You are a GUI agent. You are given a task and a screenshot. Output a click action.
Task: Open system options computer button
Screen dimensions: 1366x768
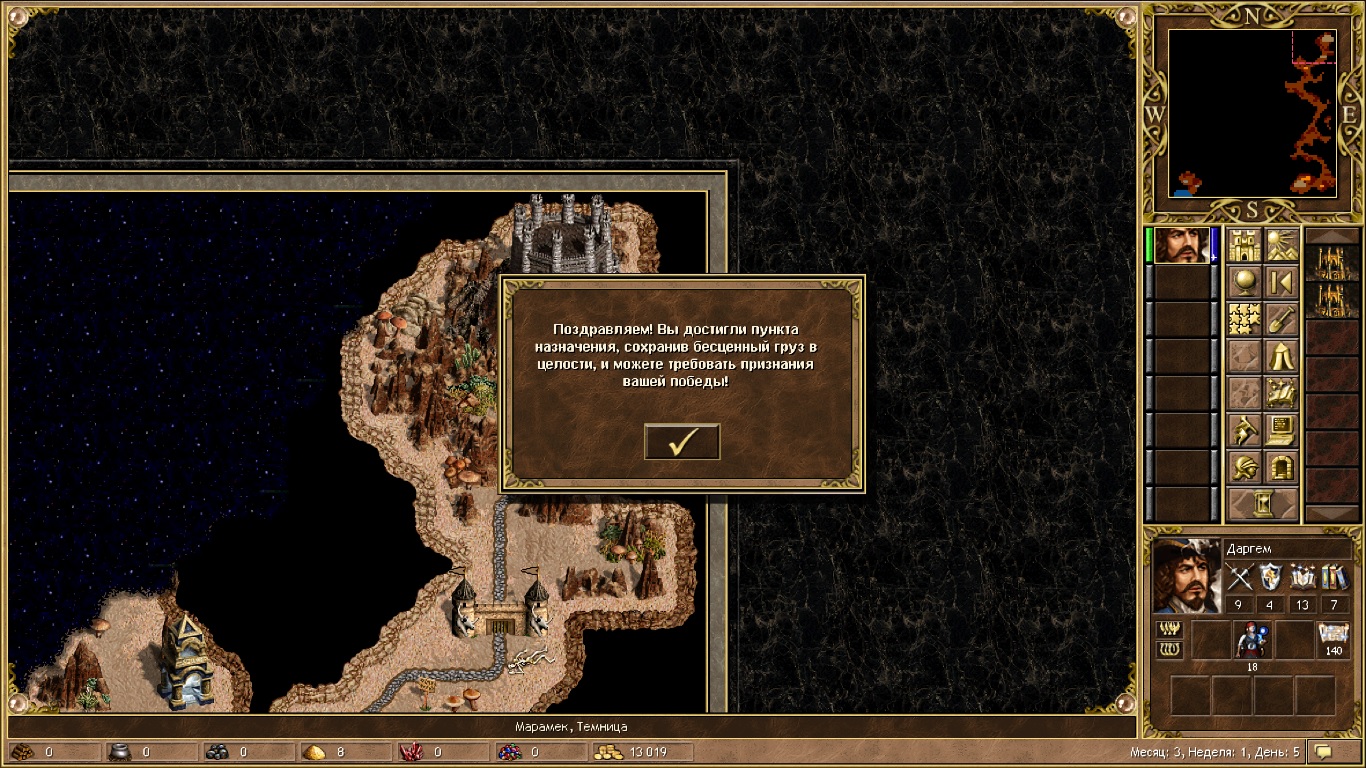(x=1281, y=430)
